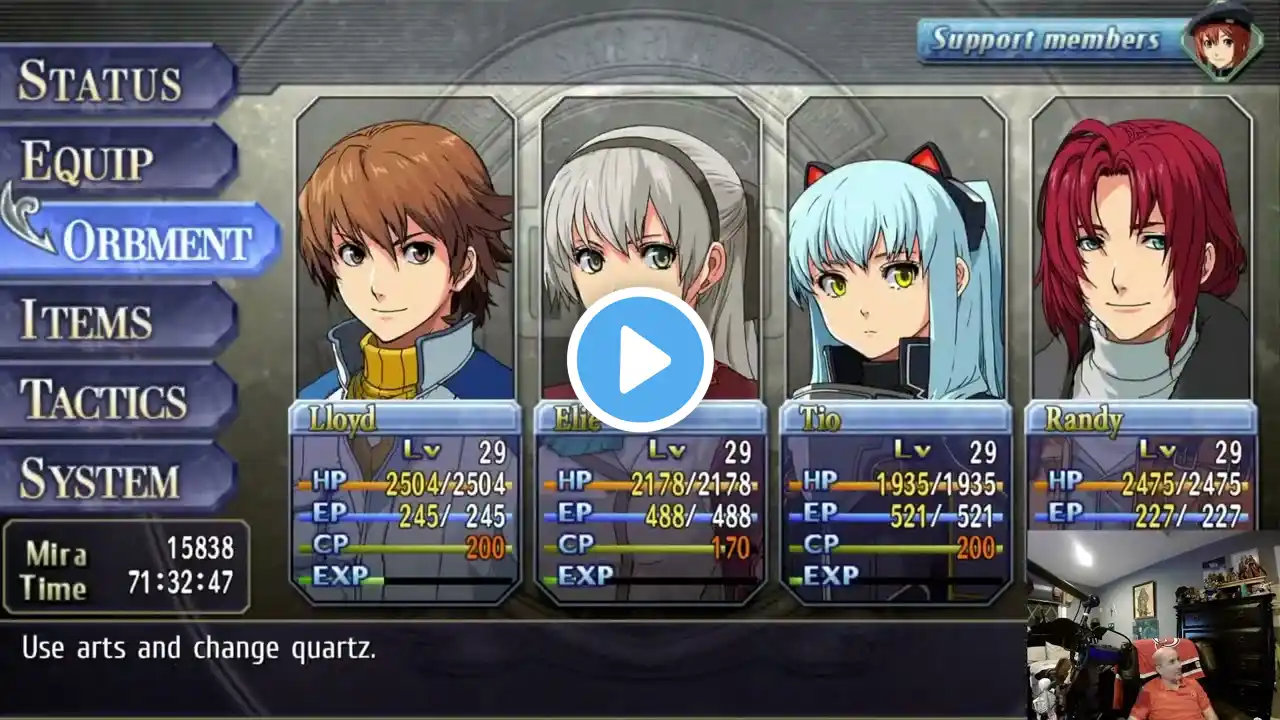Open the Items menu

88,320
